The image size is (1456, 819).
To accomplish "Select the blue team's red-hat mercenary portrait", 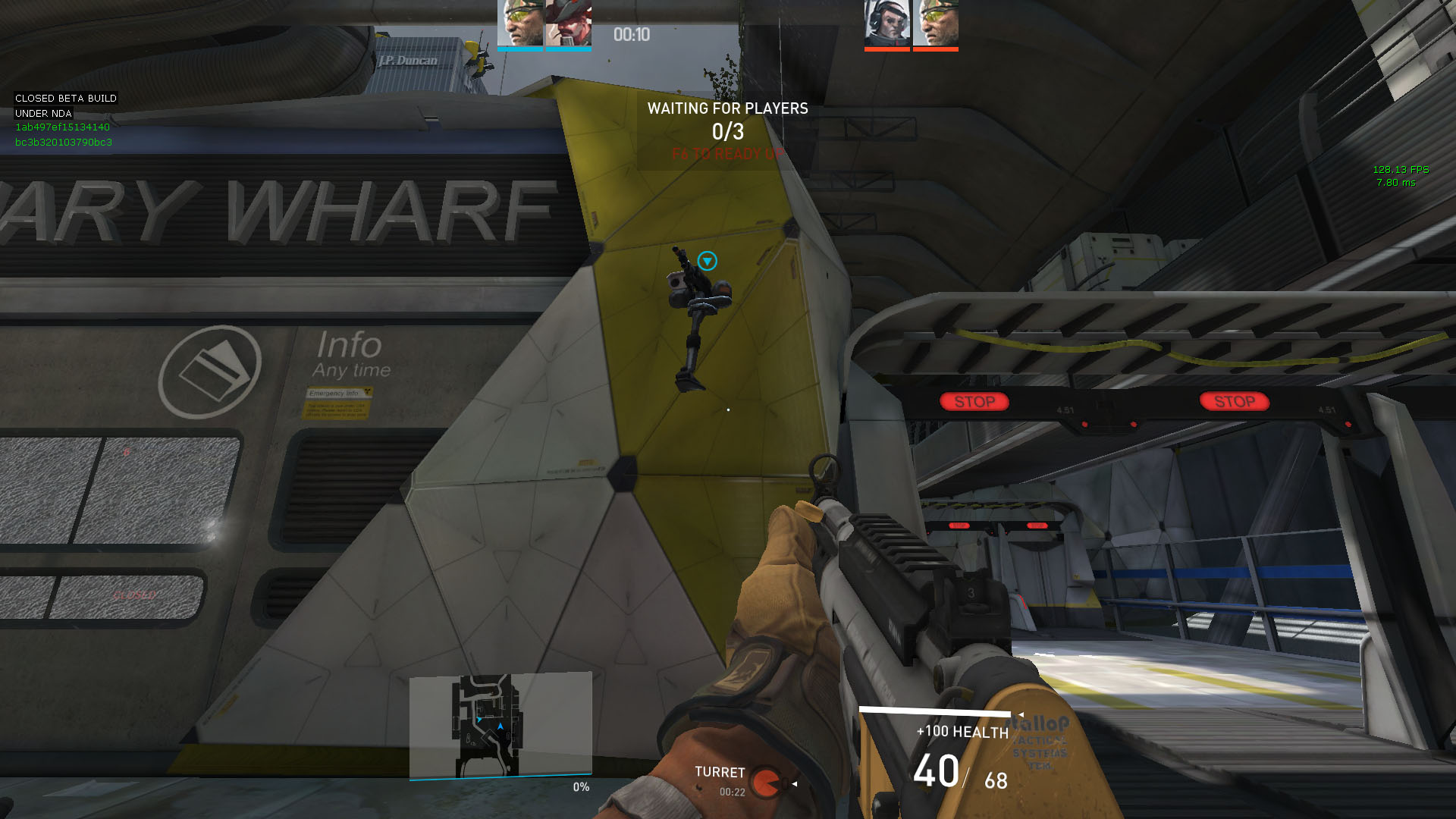I will [x=568, y=24].
